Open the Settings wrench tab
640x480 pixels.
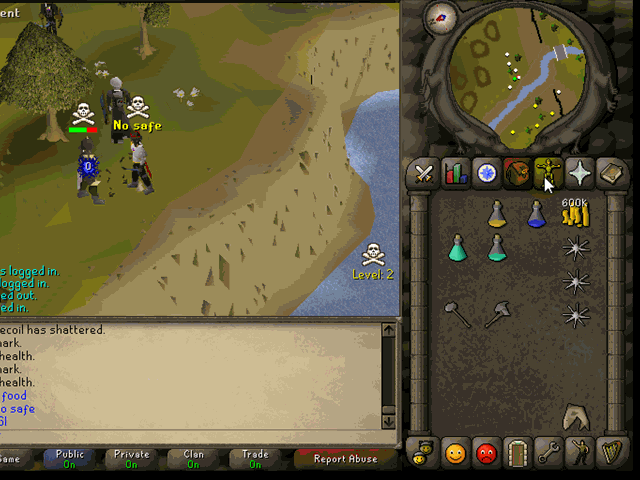tap(548, 453)
